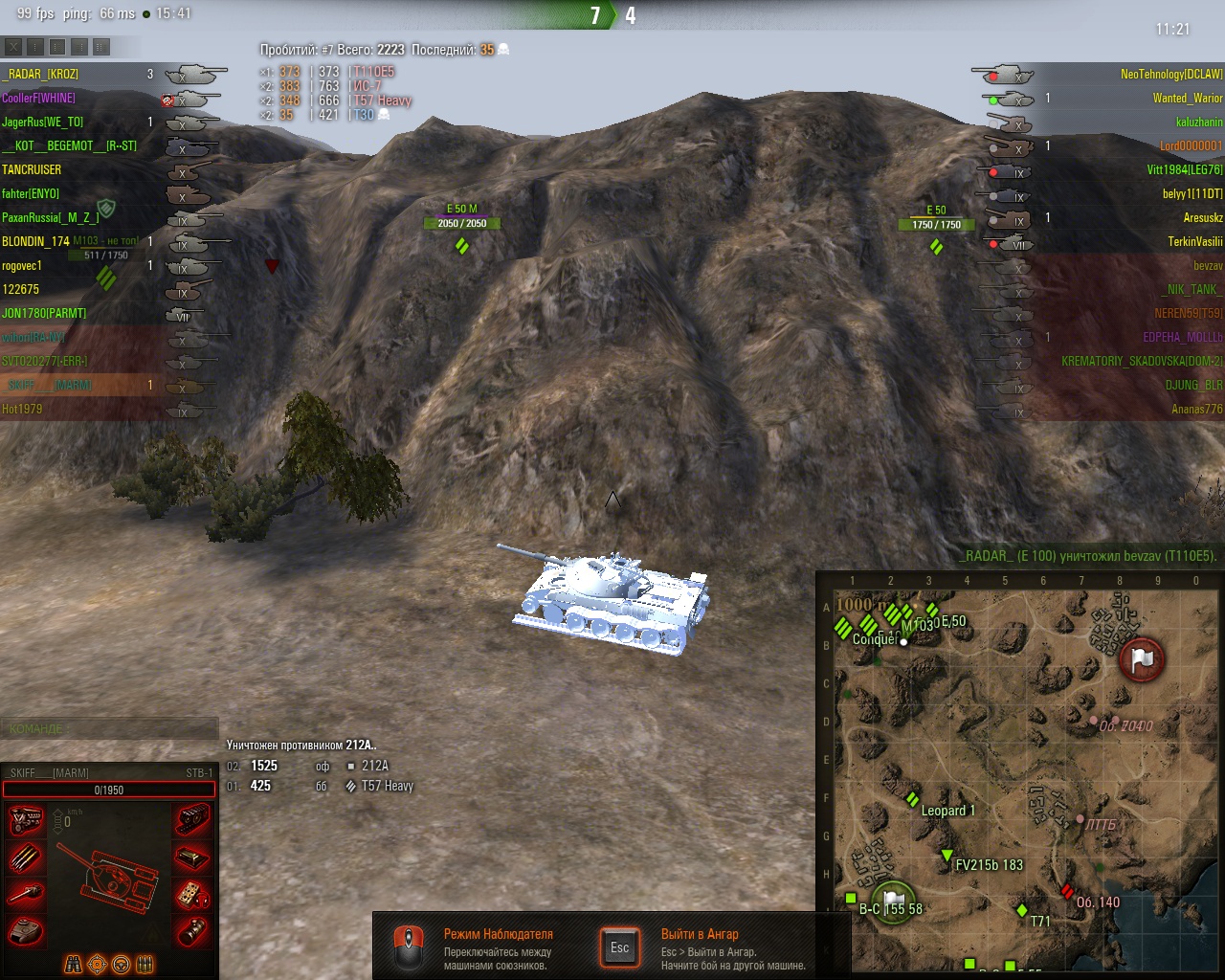
Task: Click the 212A damage log entry
Action: pos(373,766)
